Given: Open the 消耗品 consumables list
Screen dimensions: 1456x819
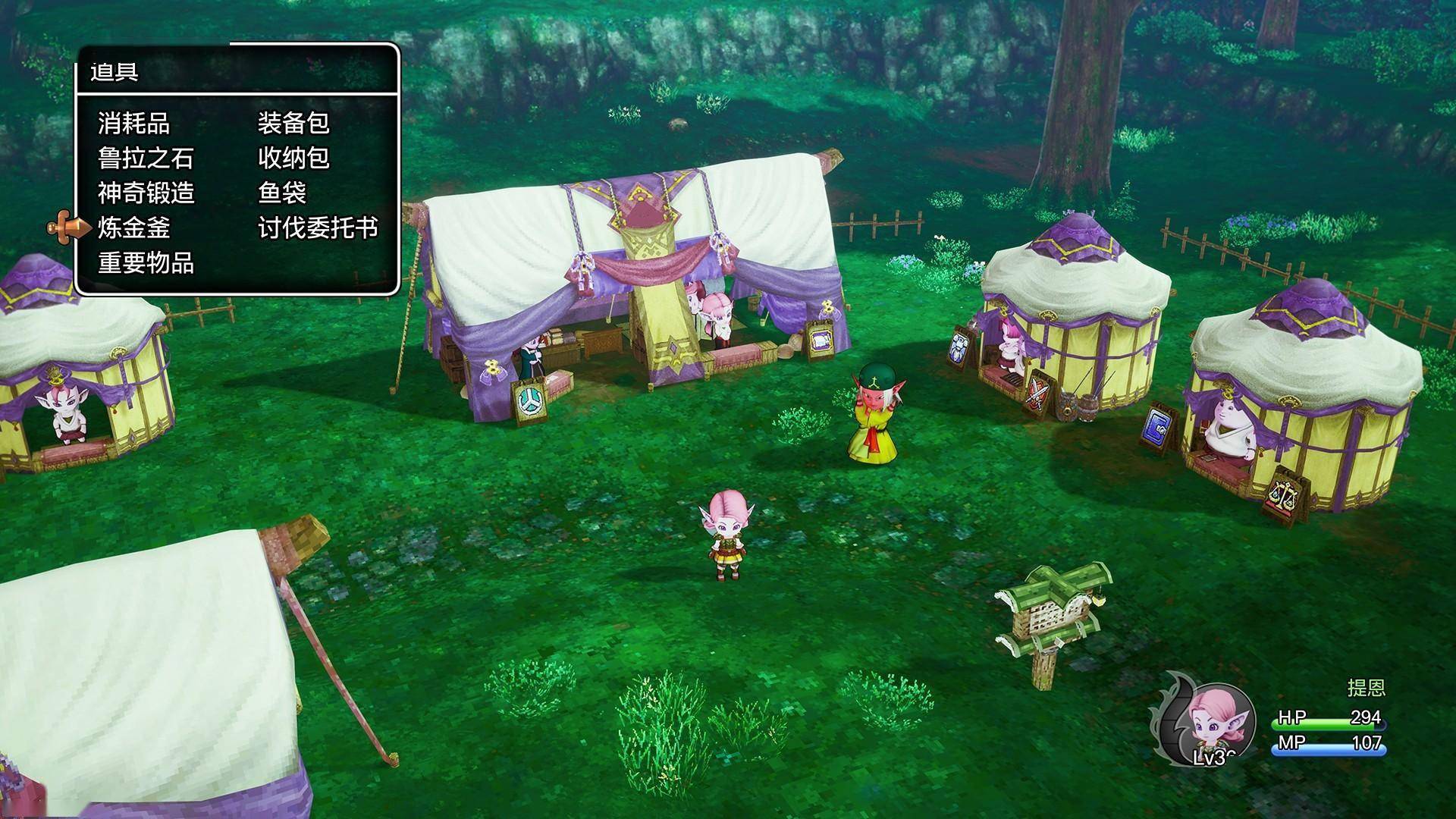Looking at the screenshot, I should click(133, 124).
